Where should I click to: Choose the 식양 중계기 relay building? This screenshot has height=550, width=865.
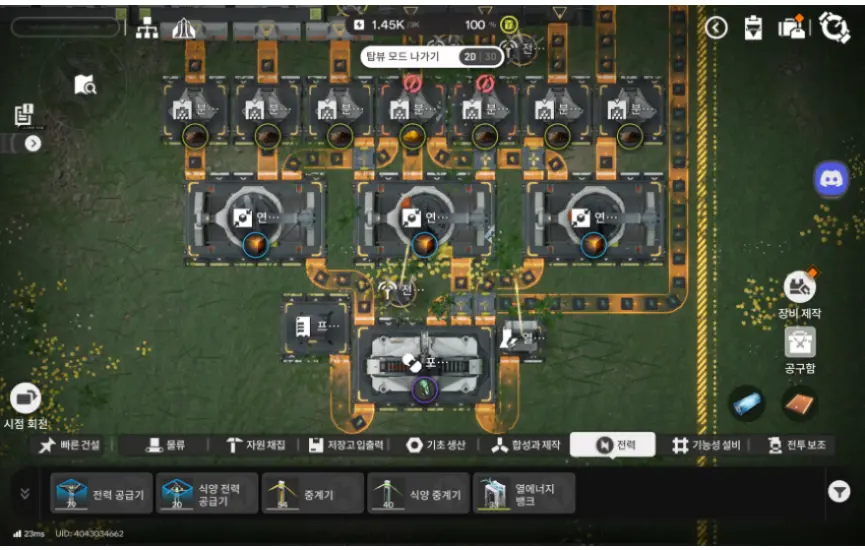[418, 493]
